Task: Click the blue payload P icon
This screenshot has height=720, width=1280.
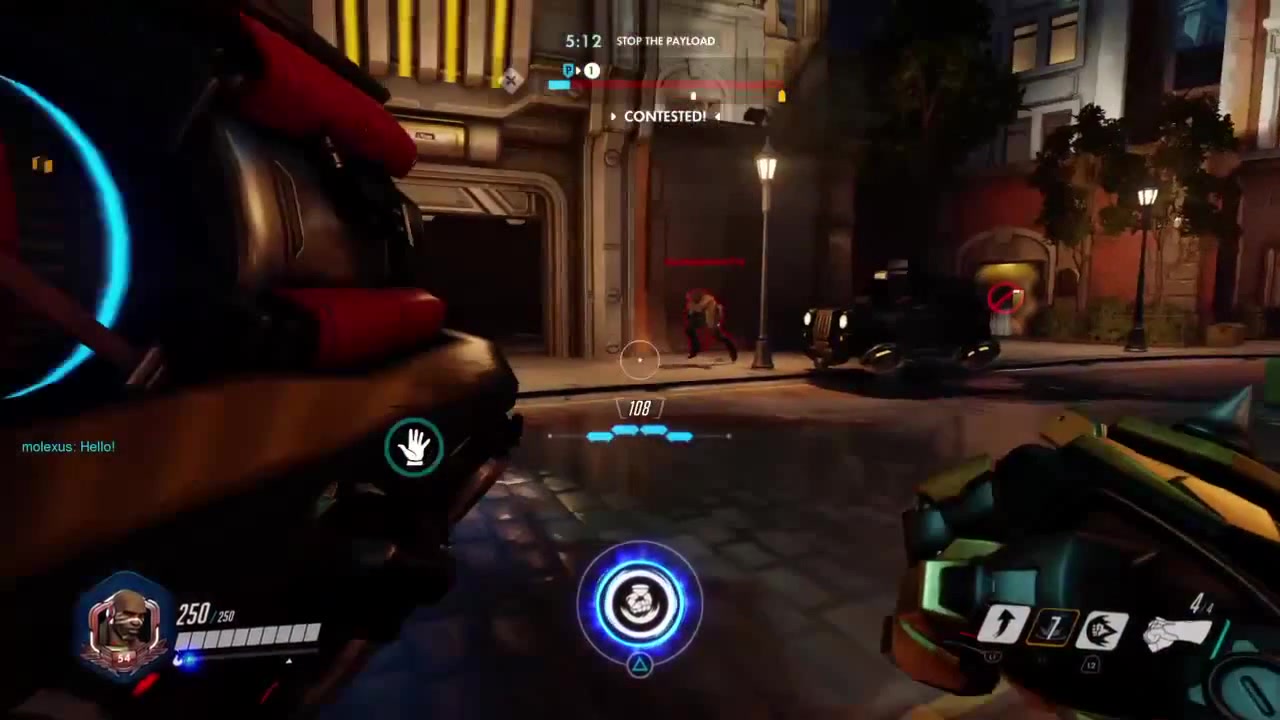Action: pos(568,70)
